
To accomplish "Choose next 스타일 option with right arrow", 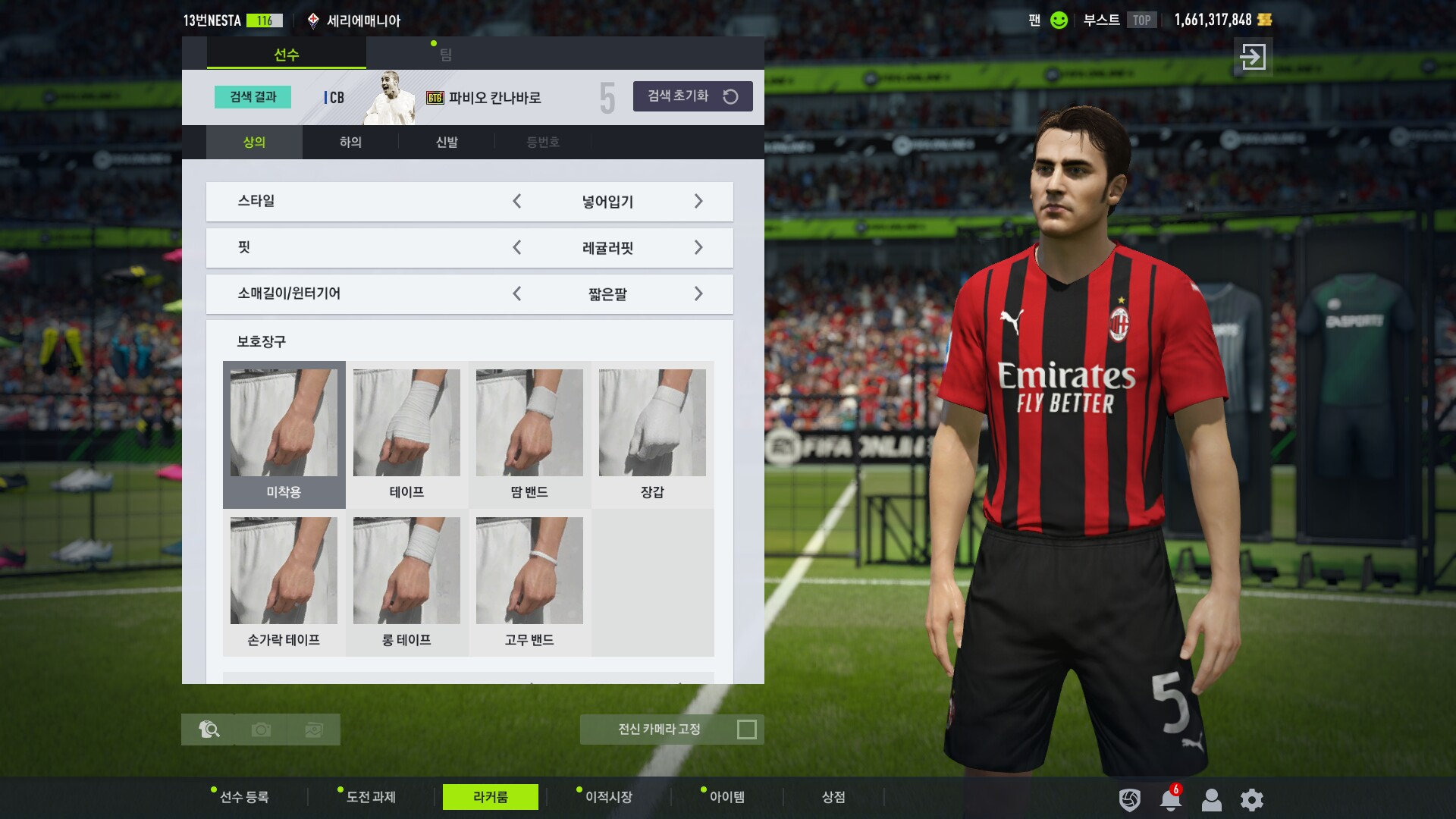I will [698, 202].
